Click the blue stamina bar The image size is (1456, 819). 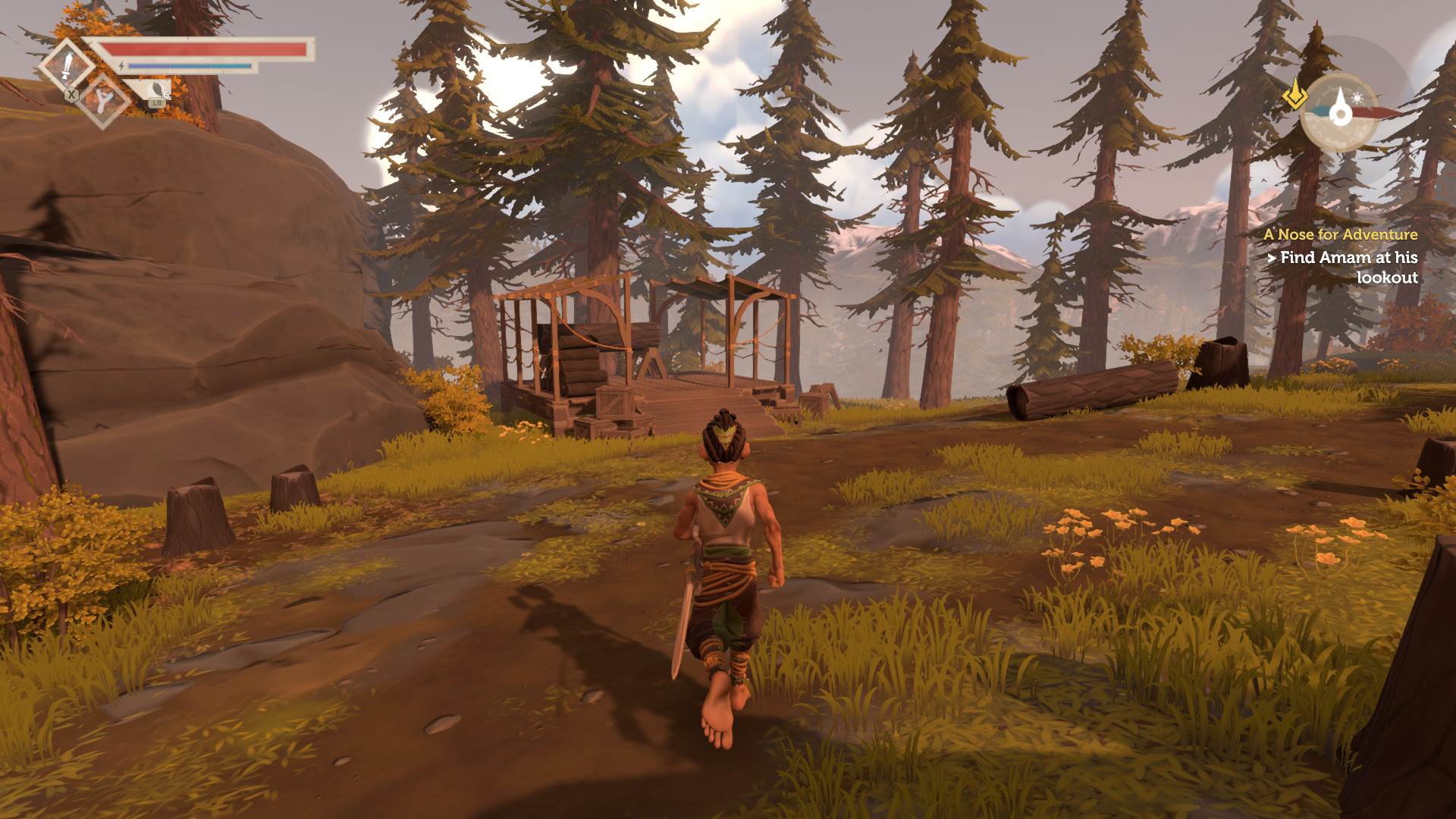(x=190, y=65)
